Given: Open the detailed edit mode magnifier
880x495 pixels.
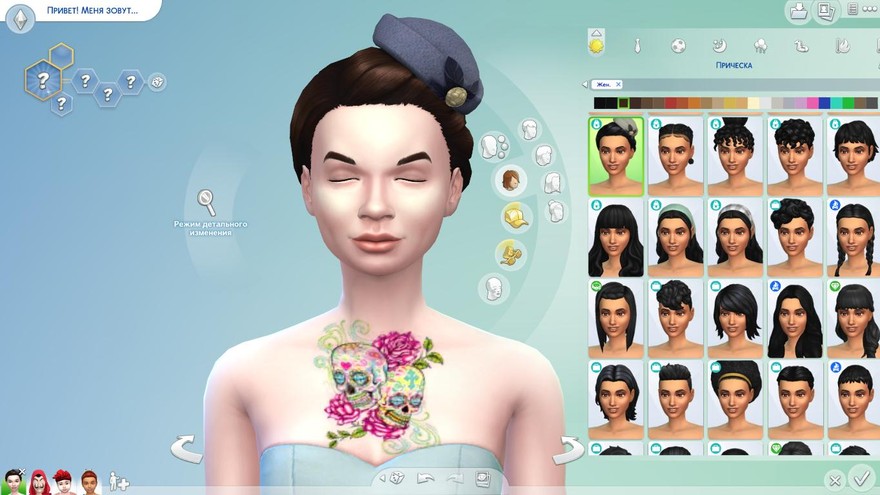Looking at the screenshot, I should pyautogui.click(x=207, y=203).
